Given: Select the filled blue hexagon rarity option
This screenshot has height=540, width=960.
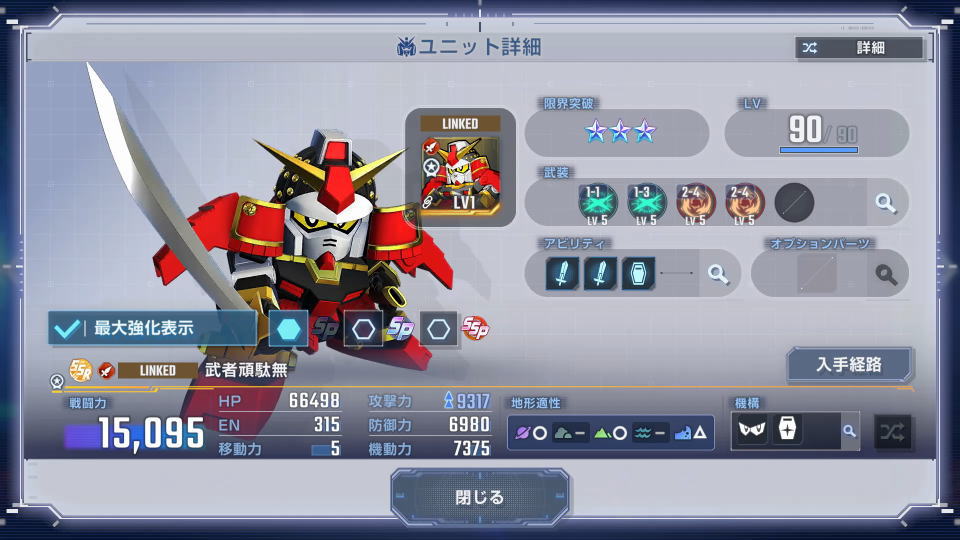Looking at the screenshot, I should coord(288,328).
